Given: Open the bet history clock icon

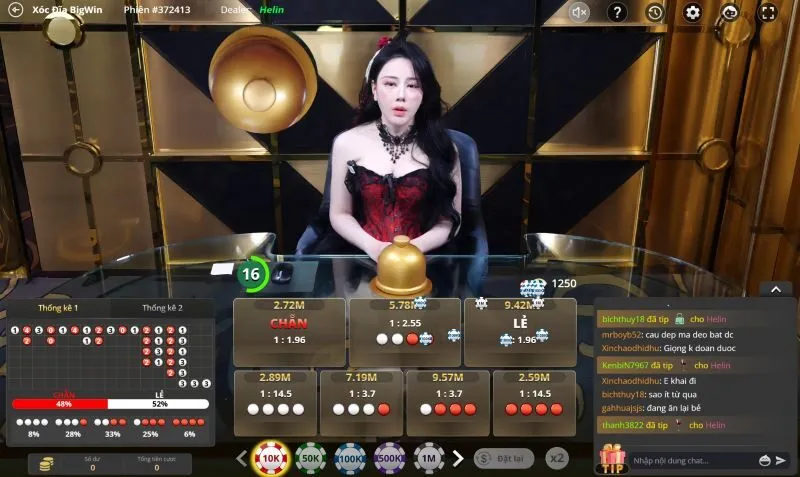Looking at the screenshot, I should coord(655,13).
